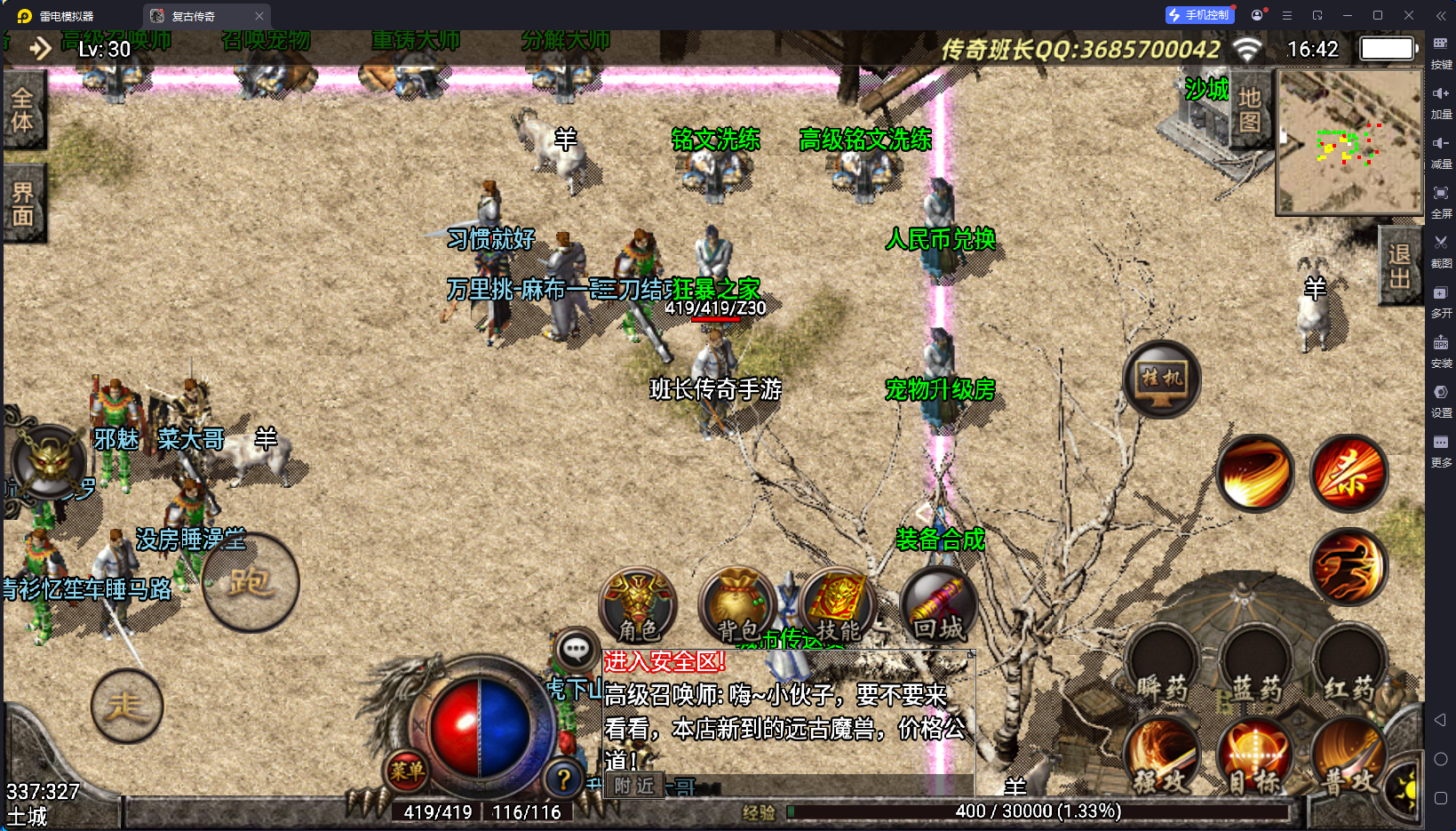Switch movement to 走 walk mode
Screen dimensions: 1456x831
click(x=127, y=707)
